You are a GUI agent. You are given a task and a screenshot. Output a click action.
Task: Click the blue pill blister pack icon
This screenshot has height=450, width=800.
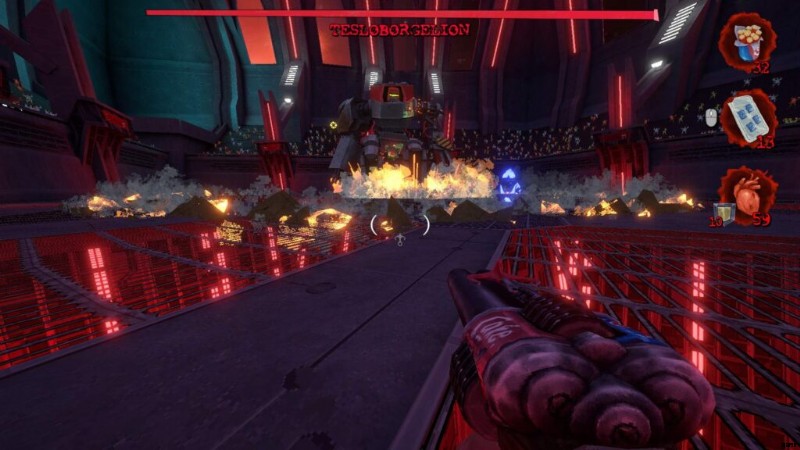click(747, 115)
